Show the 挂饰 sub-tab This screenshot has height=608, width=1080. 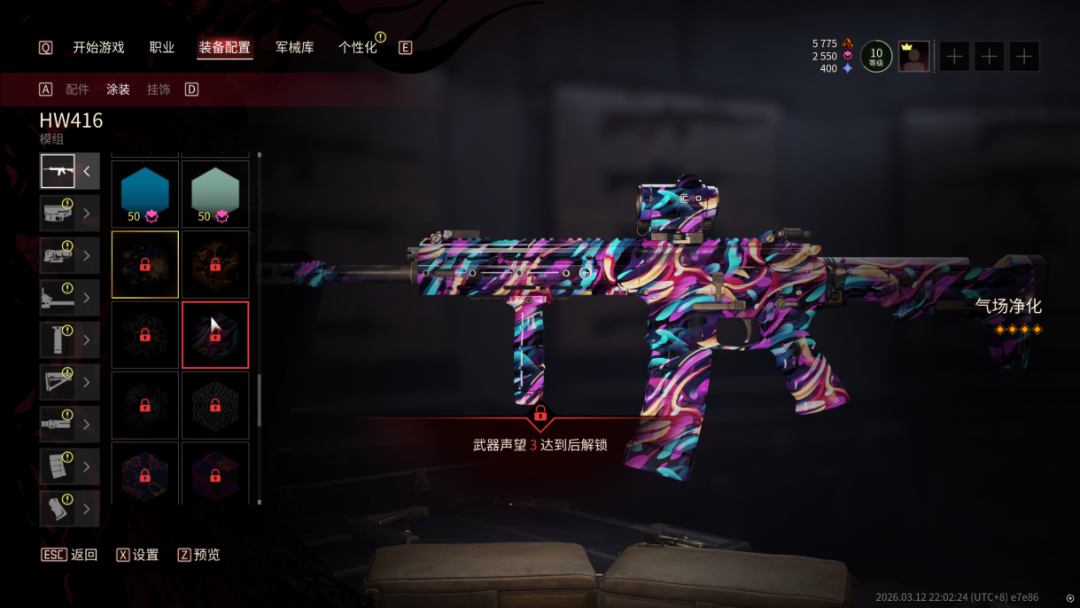pos(158,89)
